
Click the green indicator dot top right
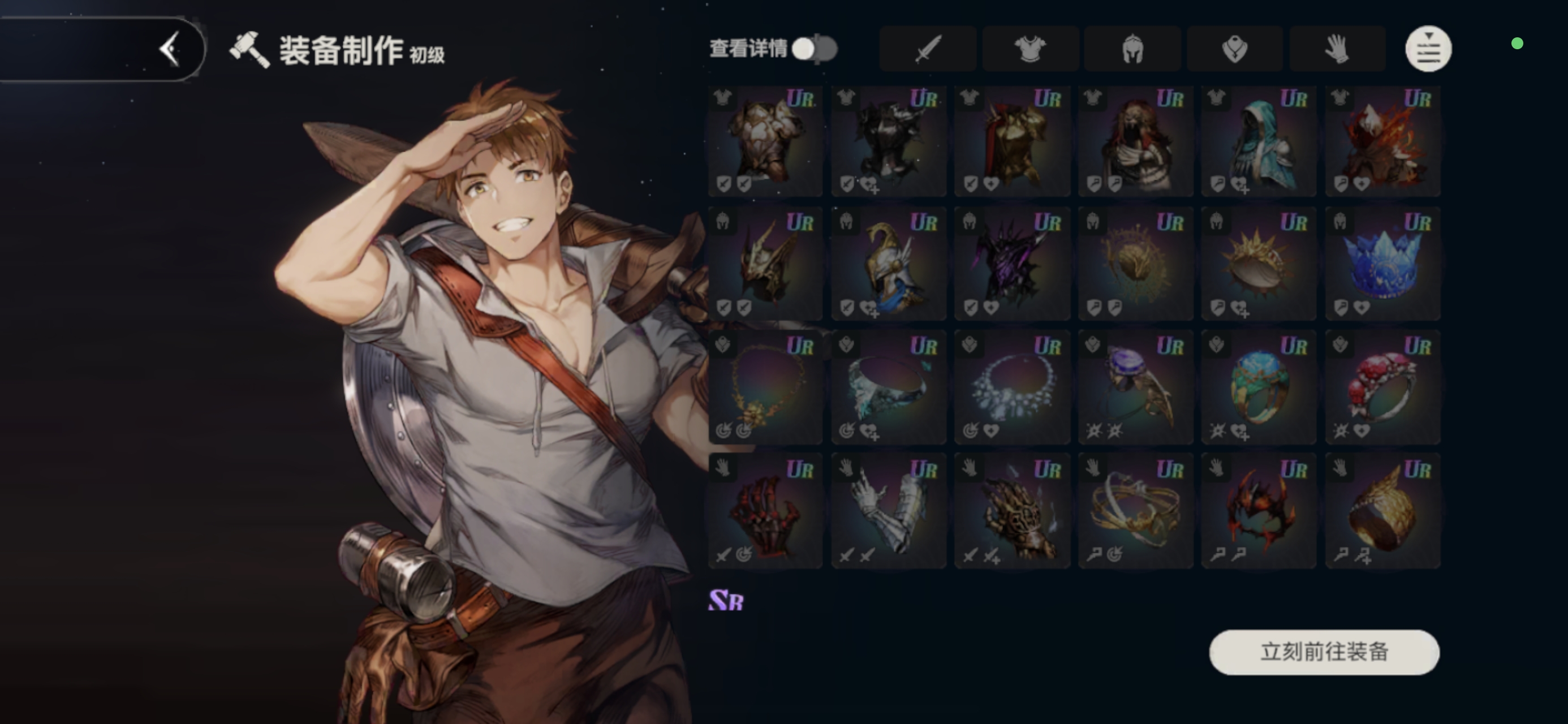pyautogui.click(x=1517, y=44)
